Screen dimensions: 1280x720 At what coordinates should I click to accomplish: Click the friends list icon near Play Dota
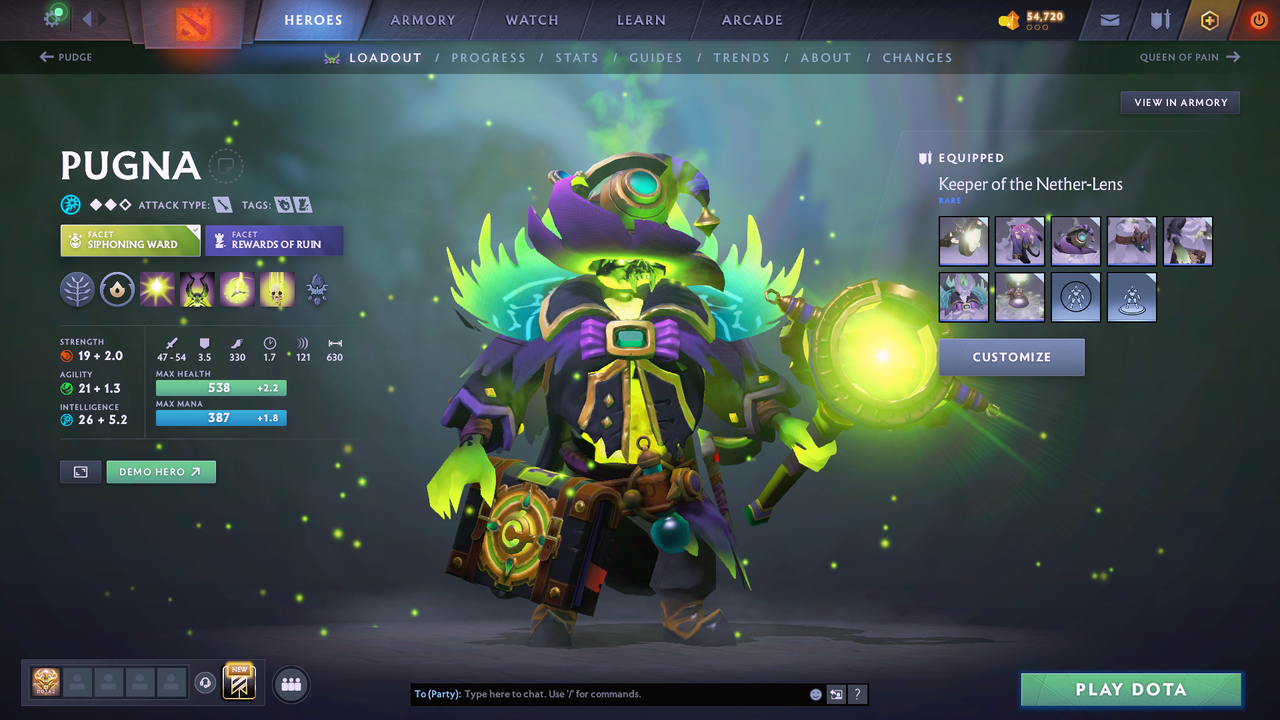[x=290, y=684]
